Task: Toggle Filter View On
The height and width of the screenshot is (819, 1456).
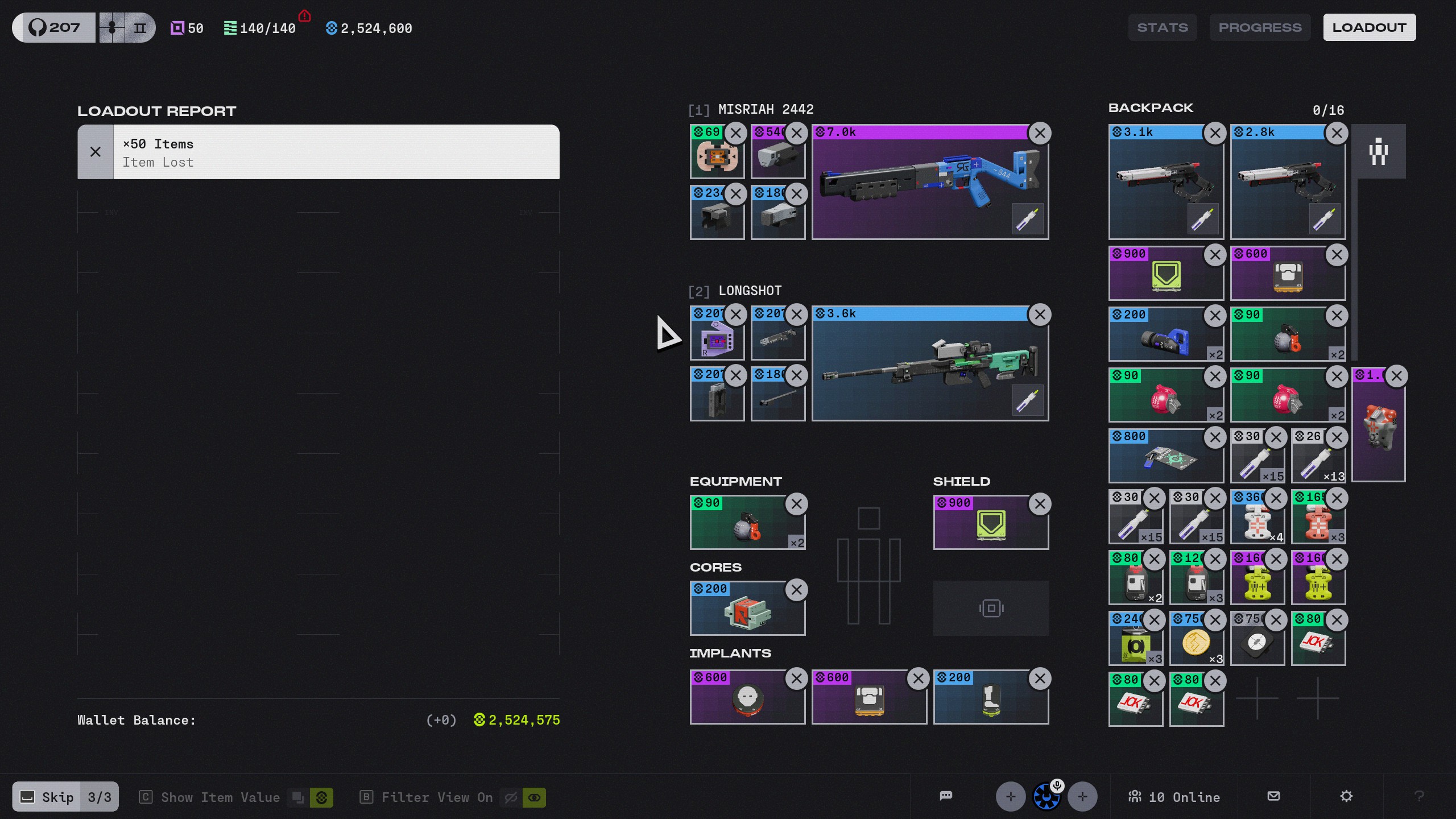Action: 437,797
